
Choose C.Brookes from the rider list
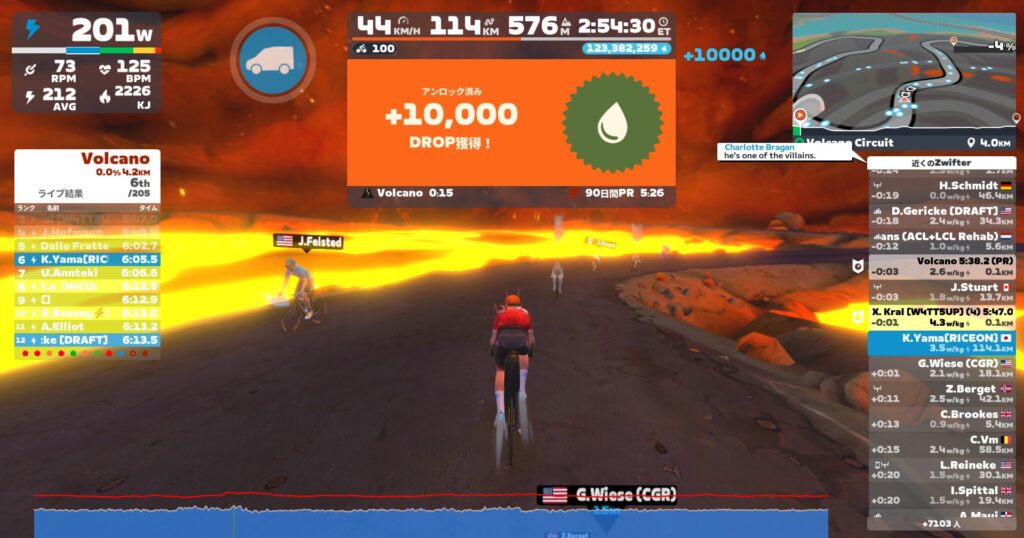point(940,419)
